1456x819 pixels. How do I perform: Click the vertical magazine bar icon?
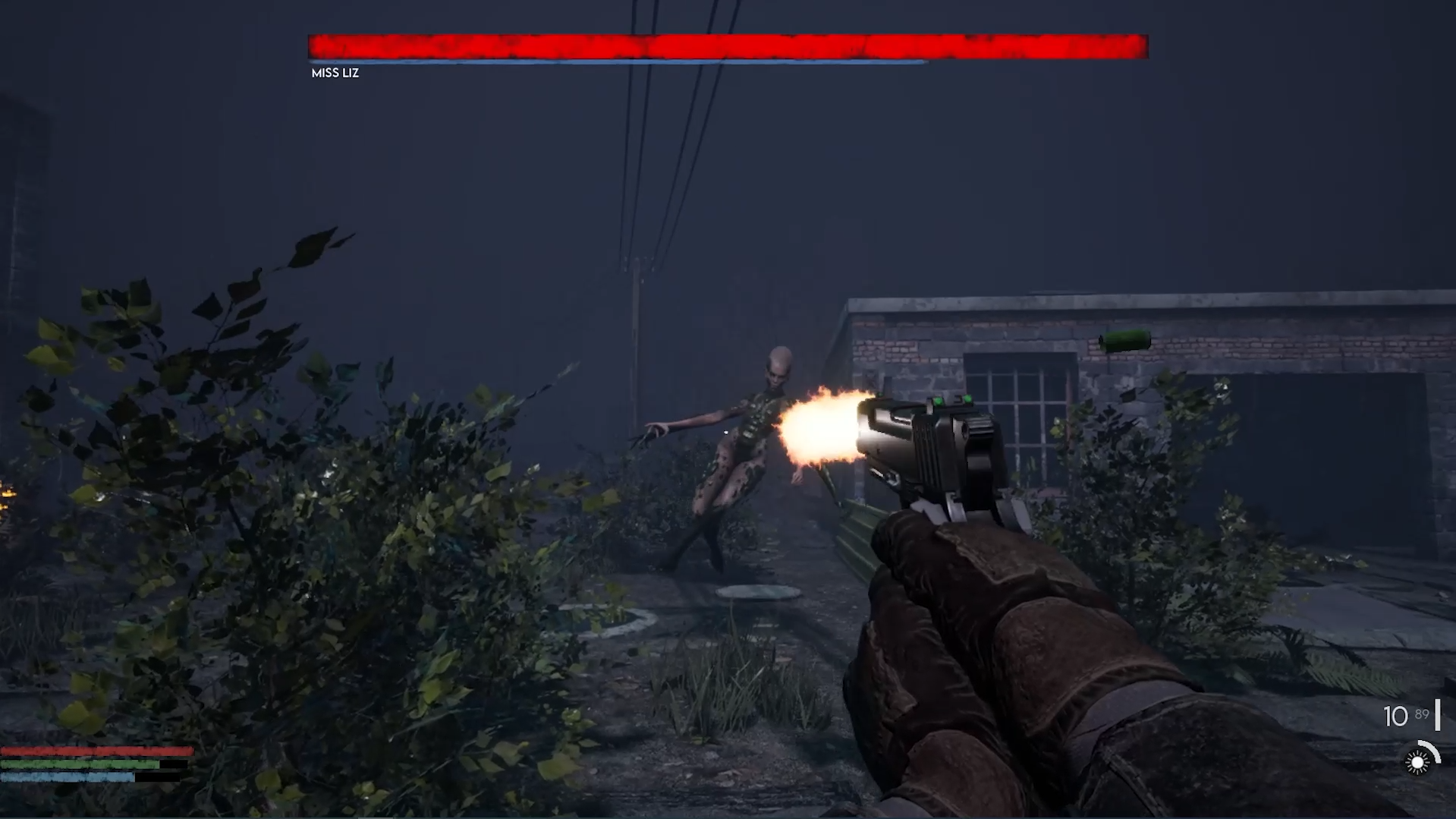(1438, 715)
